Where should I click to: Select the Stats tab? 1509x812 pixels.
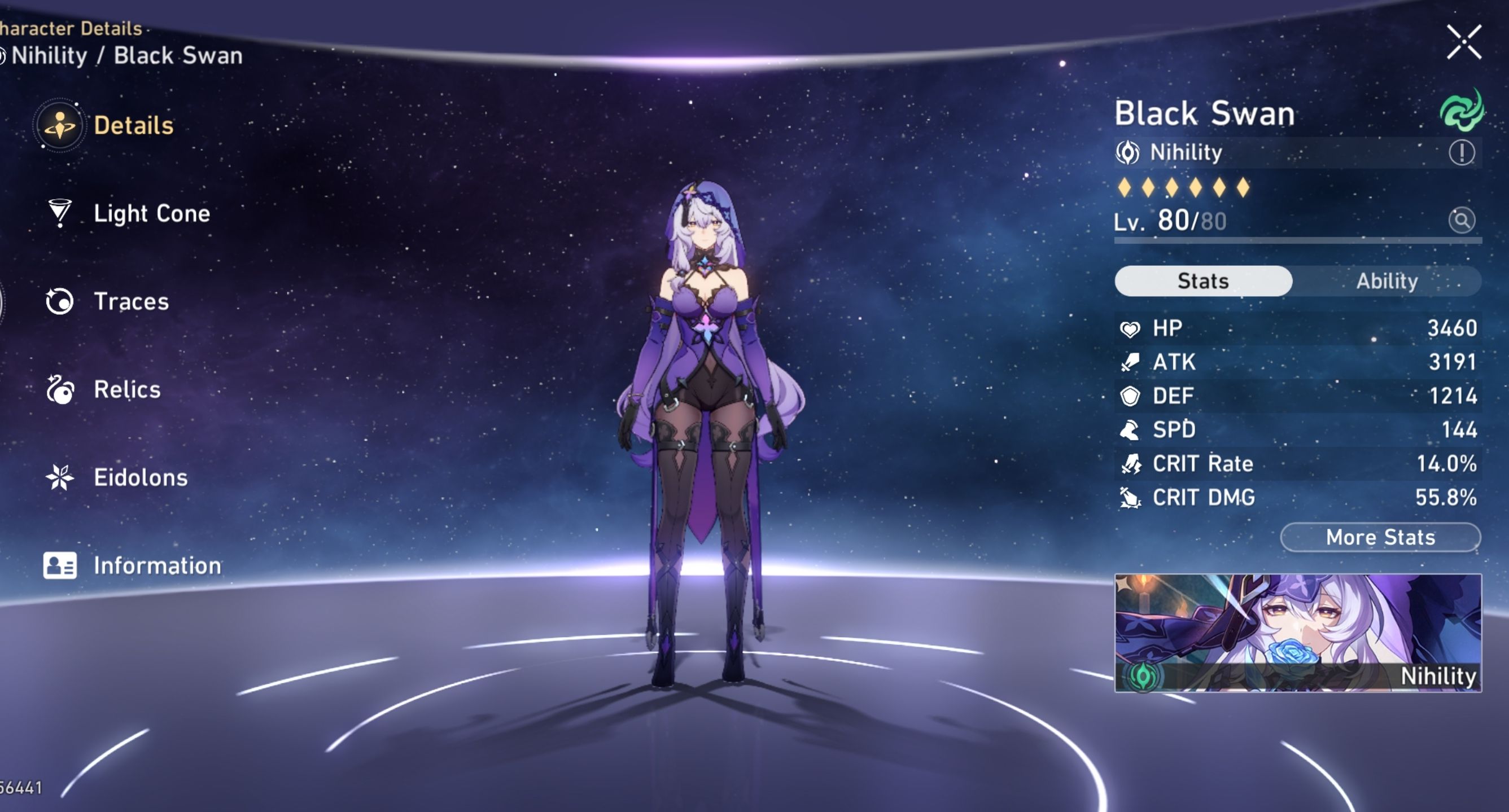click(1202, 281)
